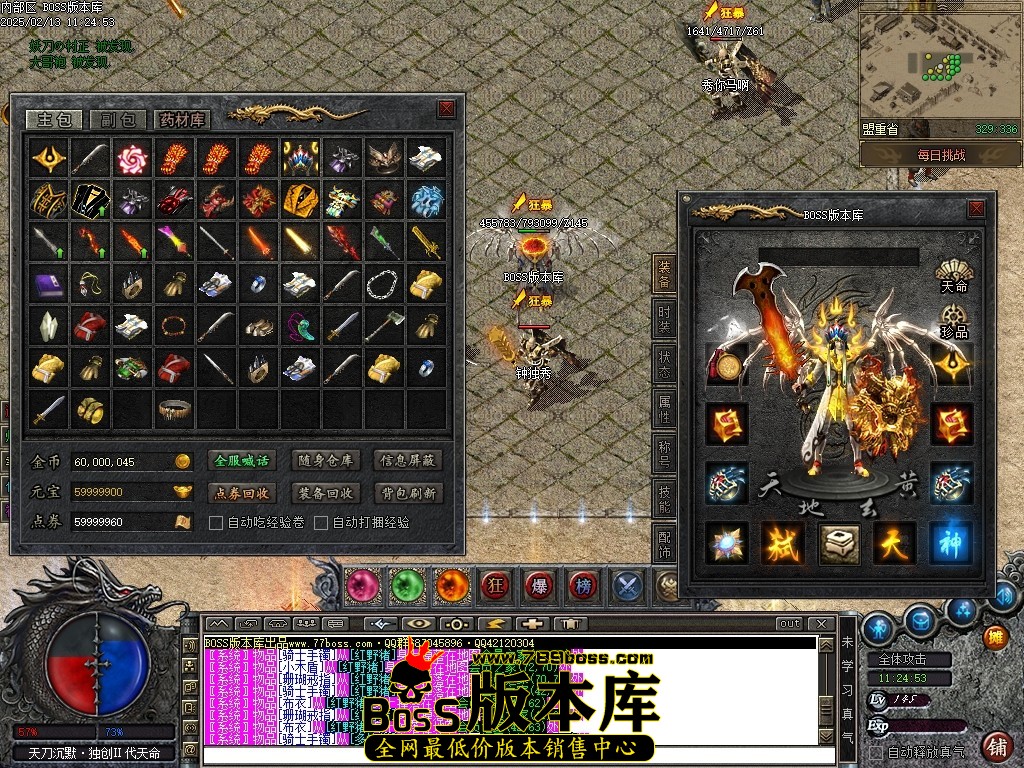Show the 属性 attributes tab
Image resolution: width=1024 pixels, height=768 pixels.
665,407
